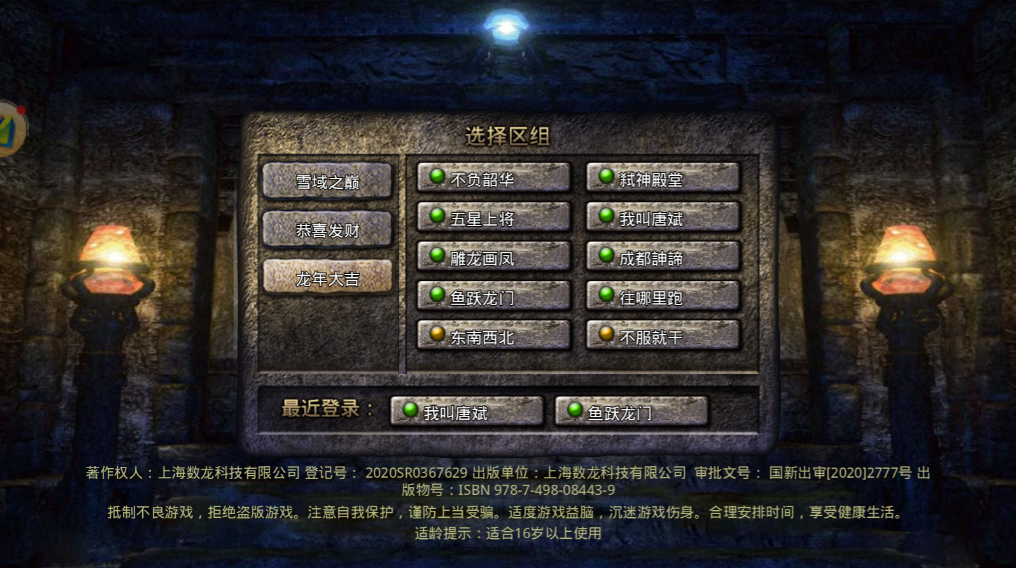Join the 往哪里跑 server
Viewport: 1016px width, 568px height.
663,296
